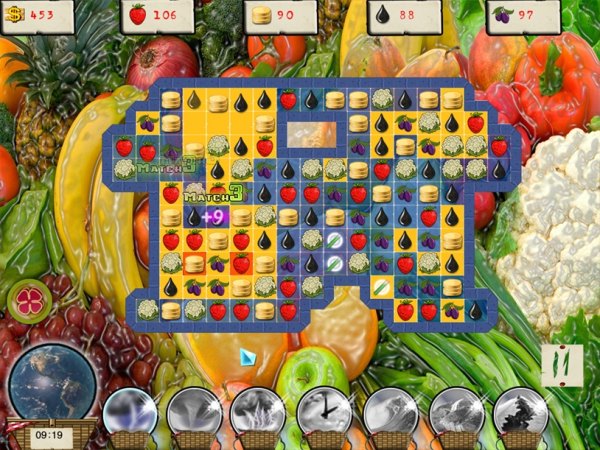Use the tornado power-up orb
Screen dimensions: 600x450
pos(193,411)
